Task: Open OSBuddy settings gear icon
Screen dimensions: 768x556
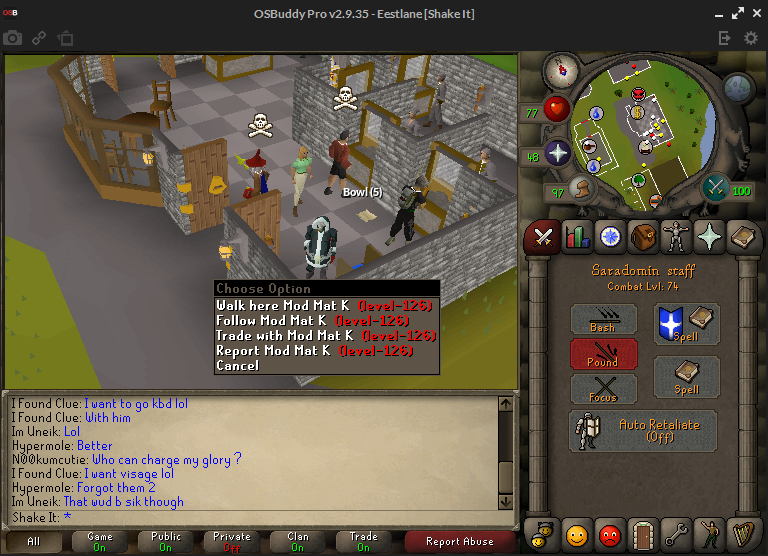Action: 751,38
